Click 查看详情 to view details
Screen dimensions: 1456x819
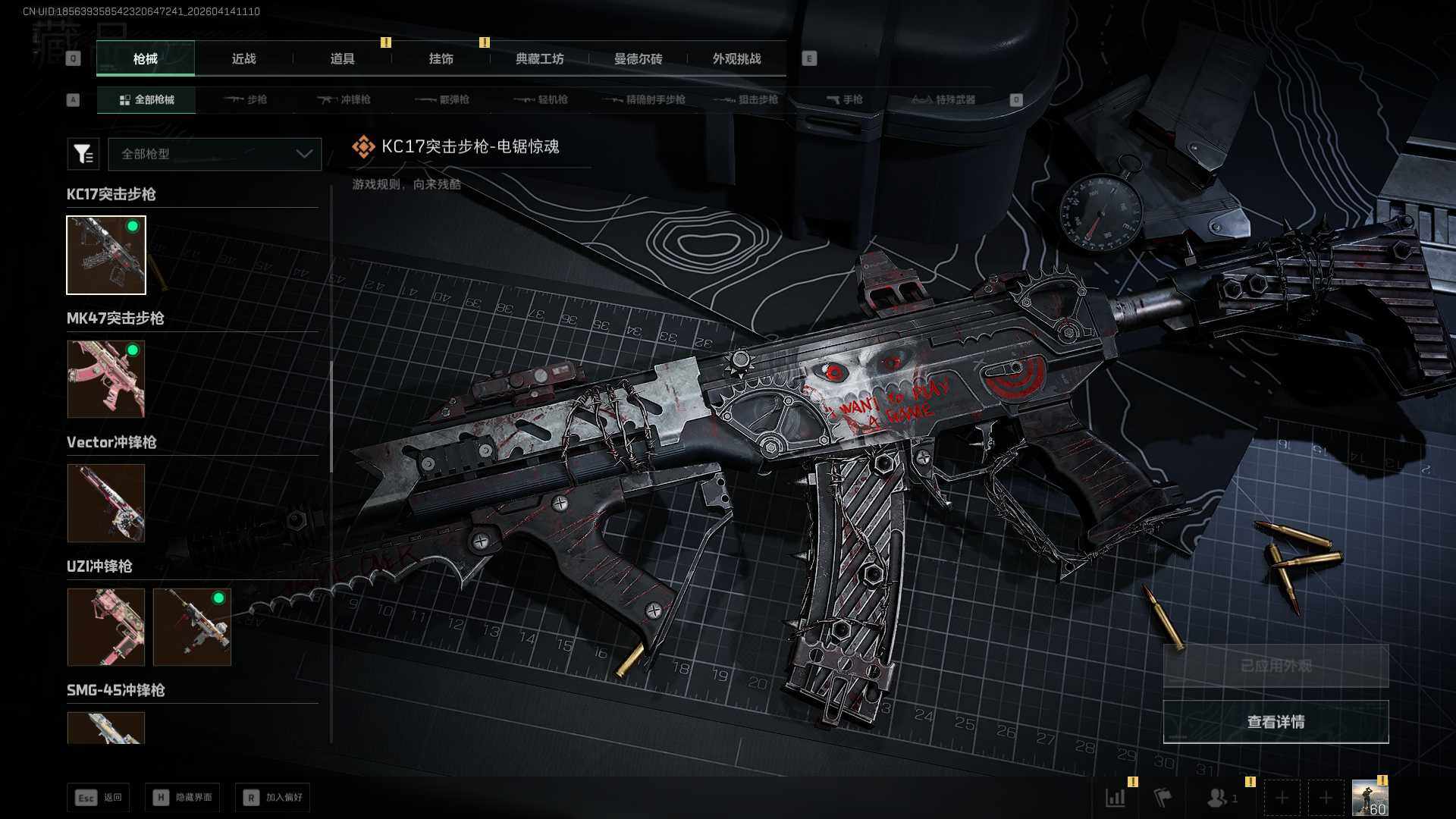pos(1276,721)
